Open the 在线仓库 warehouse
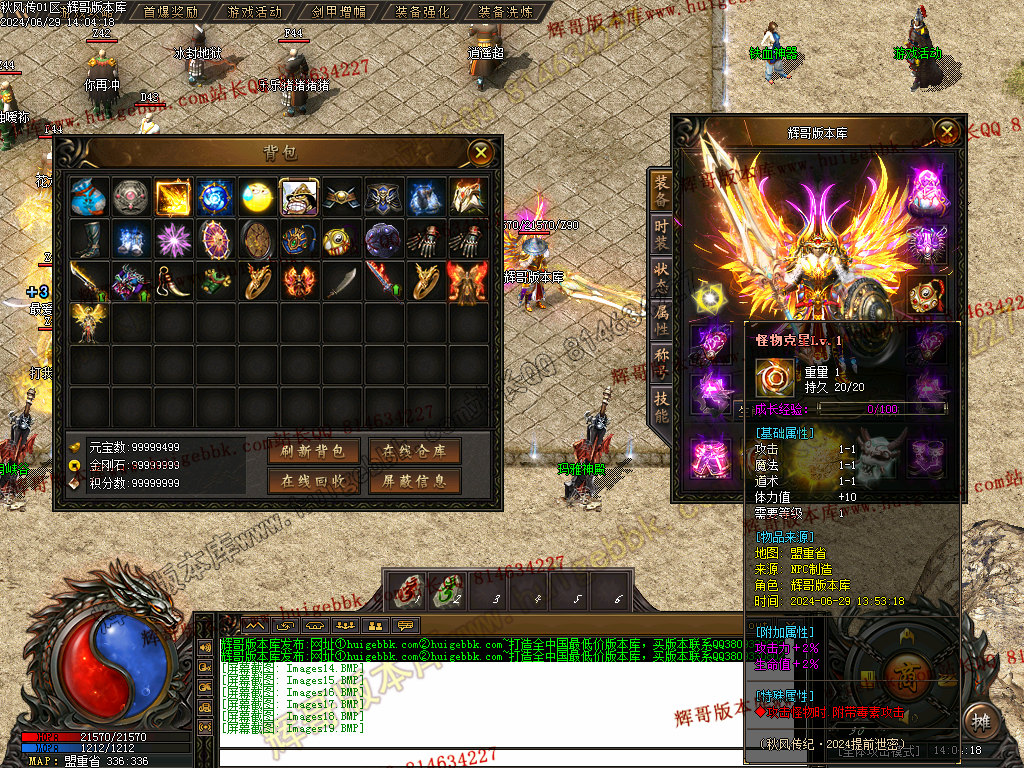 coord(414,451)
